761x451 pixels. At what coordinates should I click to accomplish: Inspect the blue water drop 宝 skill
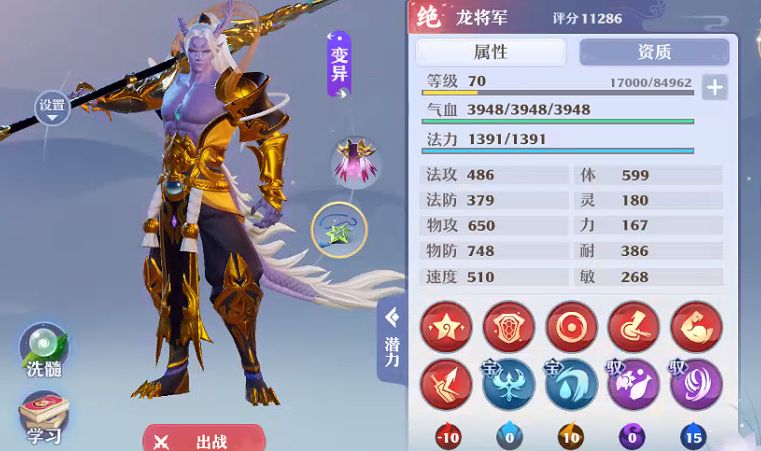[571, 385]
